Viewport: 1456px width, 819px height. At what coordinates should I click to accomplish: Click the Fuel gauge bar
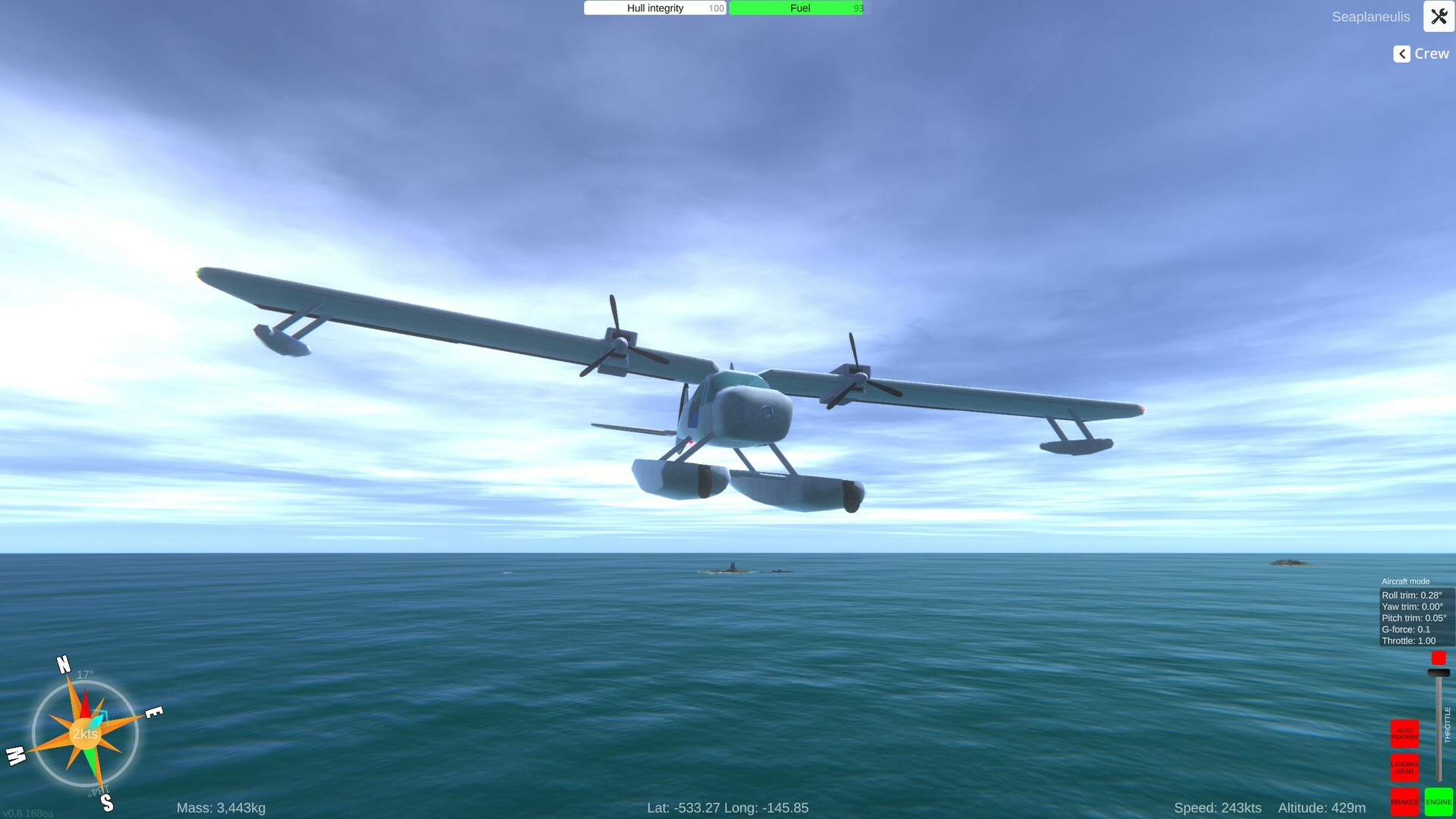[x=795, y=8]
